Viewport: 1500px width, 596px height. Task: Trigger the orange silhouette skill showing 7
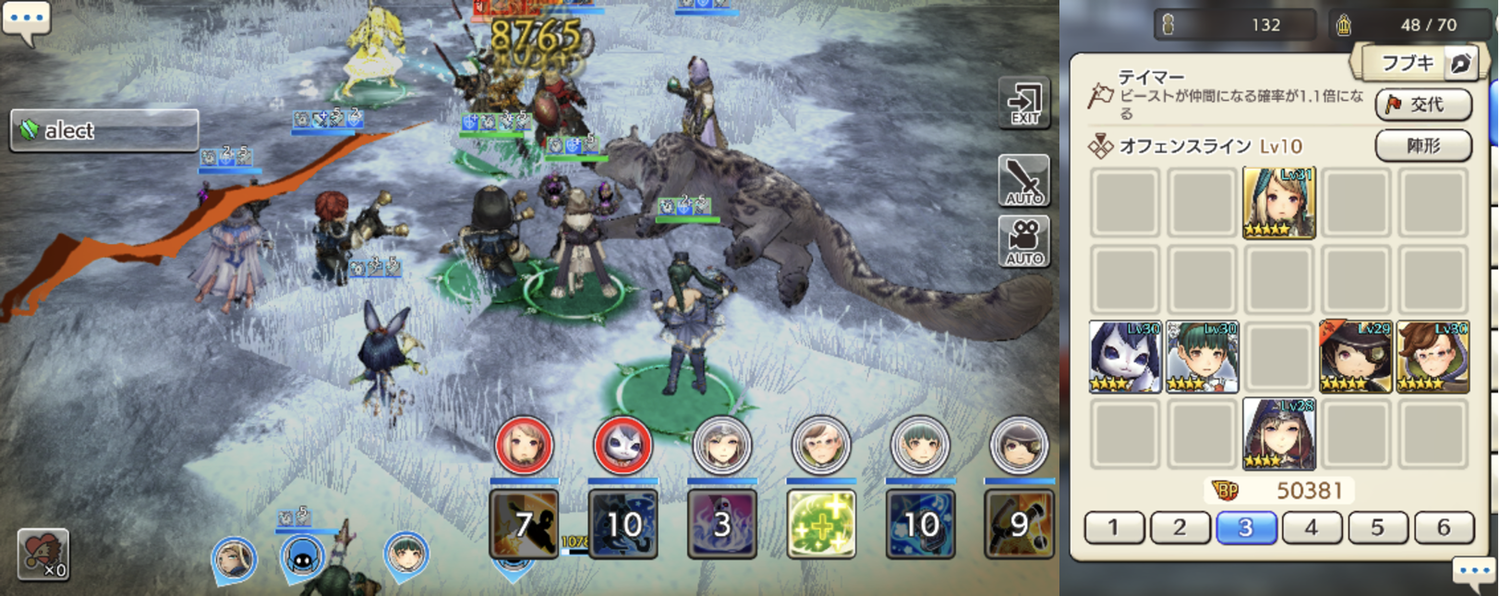pos(524,524)
